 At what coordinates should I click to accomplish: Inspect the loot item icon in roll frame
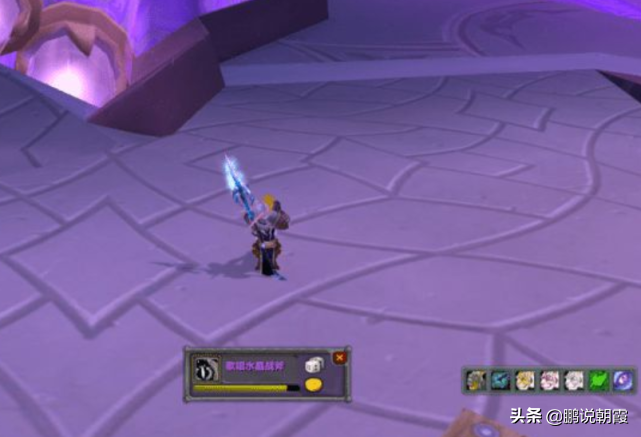click(x=205, y=367)
